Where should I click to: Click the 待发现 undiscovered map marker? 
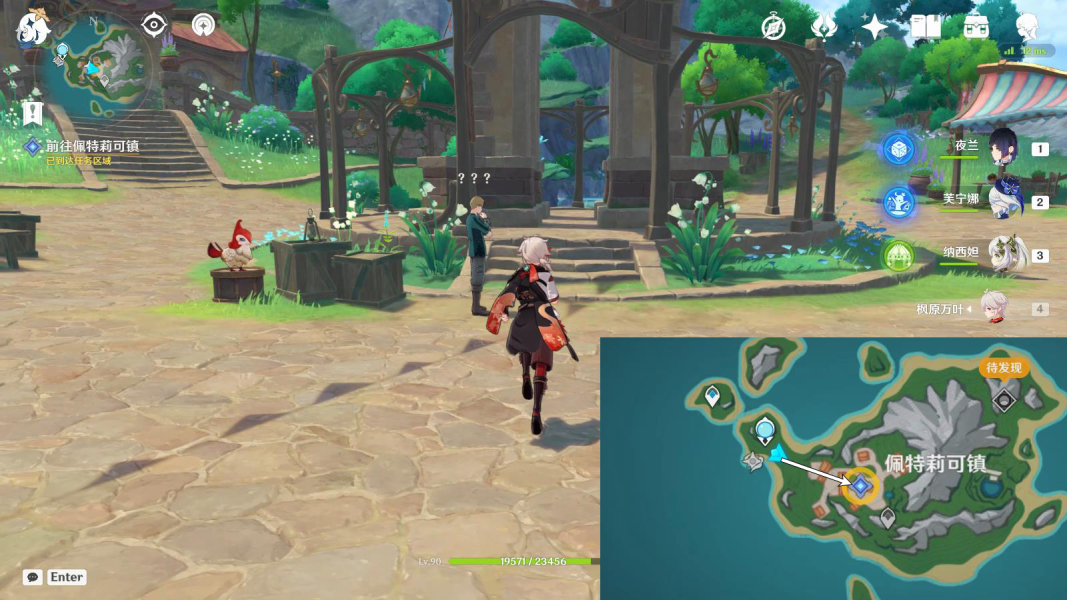1004,399
